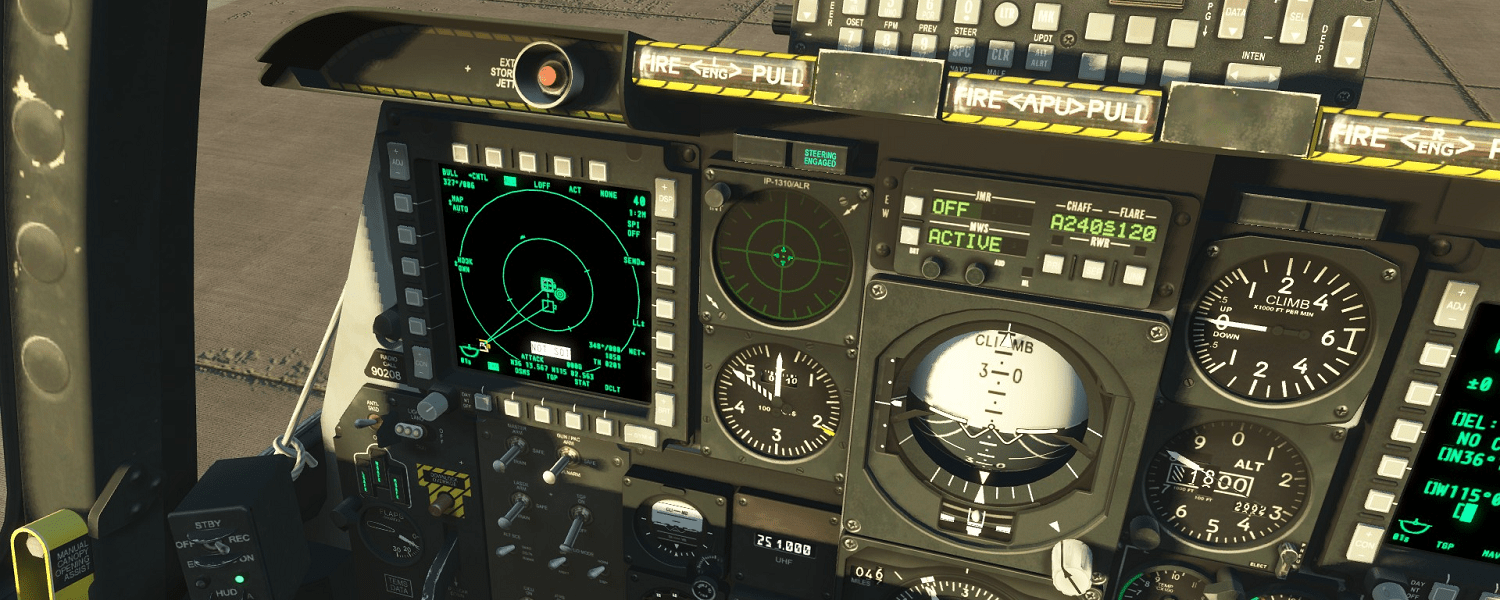Activate the RWR SEP button
The image size is (1500, 600).
coord(1094,269)
